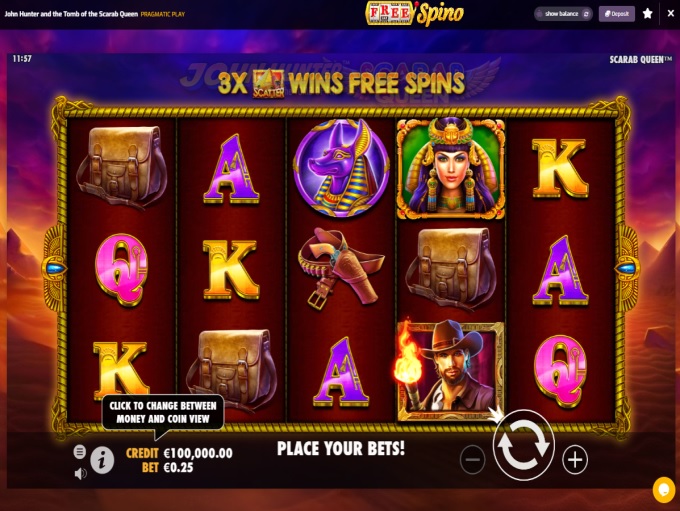Add game to favorites with the star

648,14
